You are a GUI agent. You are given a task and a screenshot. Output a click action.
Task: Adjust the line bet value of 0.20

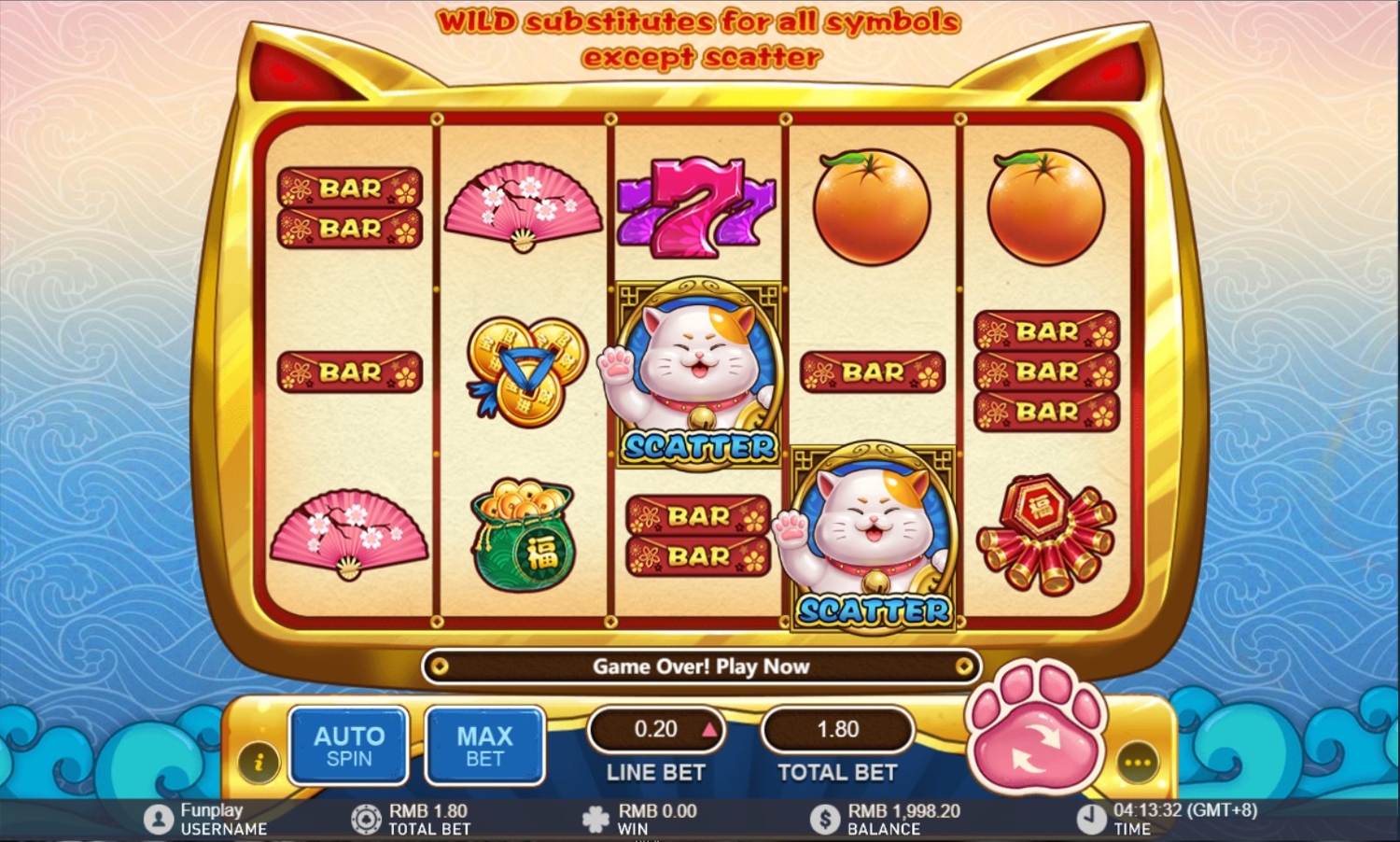[708, 730]
